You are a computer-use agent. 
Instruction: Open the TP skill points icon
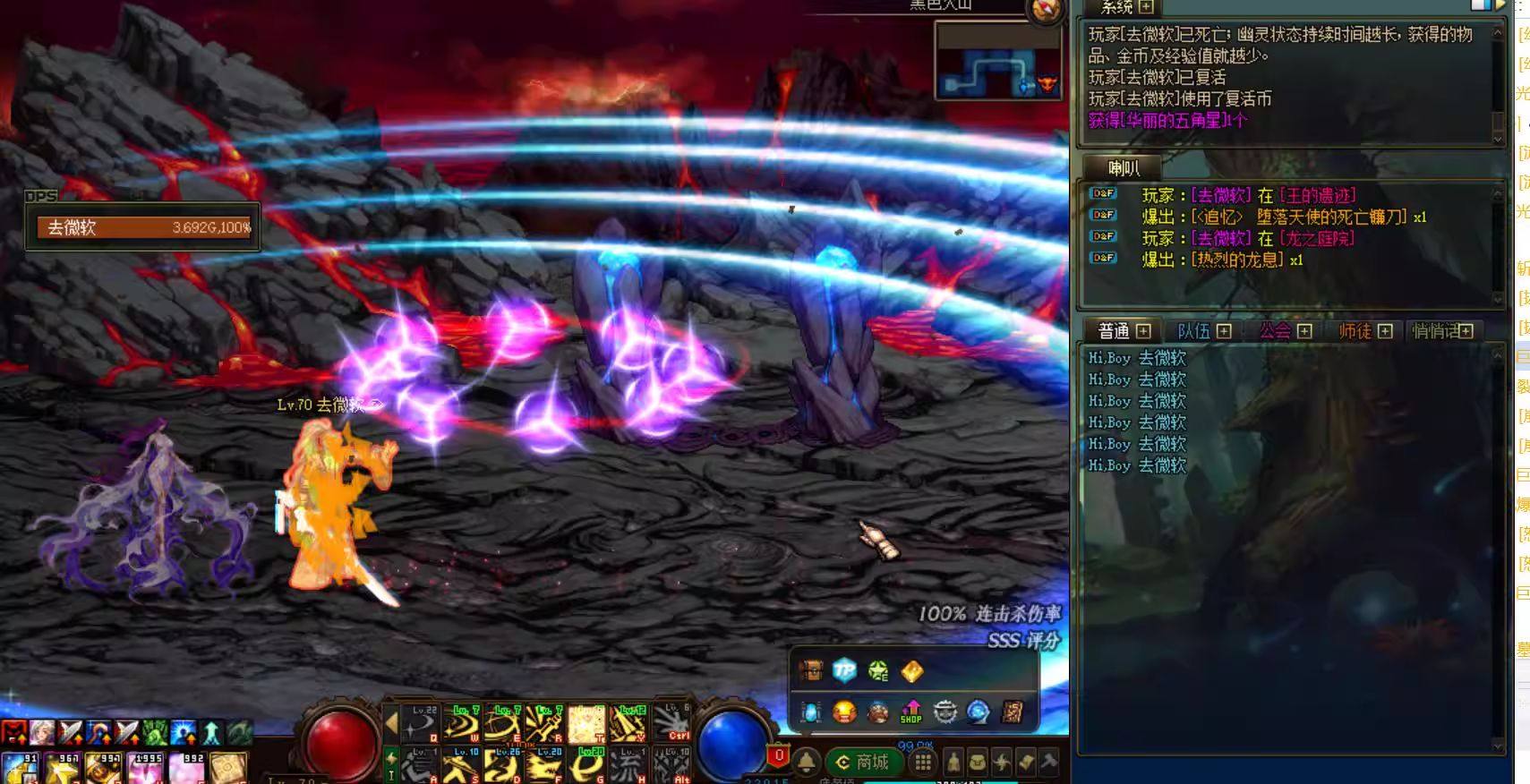point(844,670)
